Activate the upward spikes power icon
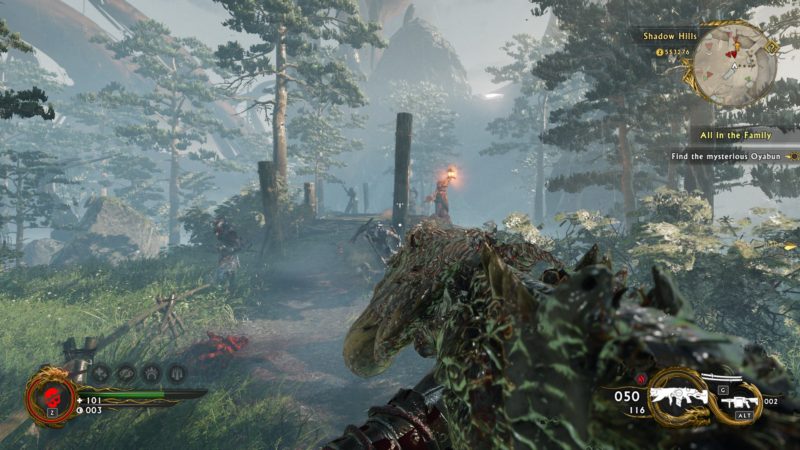This screenshot has height=450, width=800. 175,373
